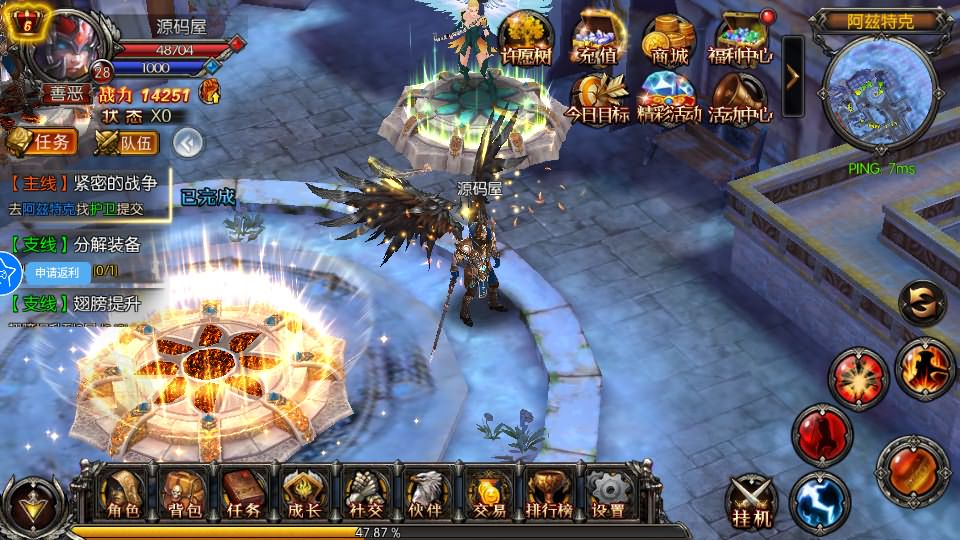Viewport: 960px width, 540px height.
Task: Open the 交易 trade menu
Action: [489, 495]
